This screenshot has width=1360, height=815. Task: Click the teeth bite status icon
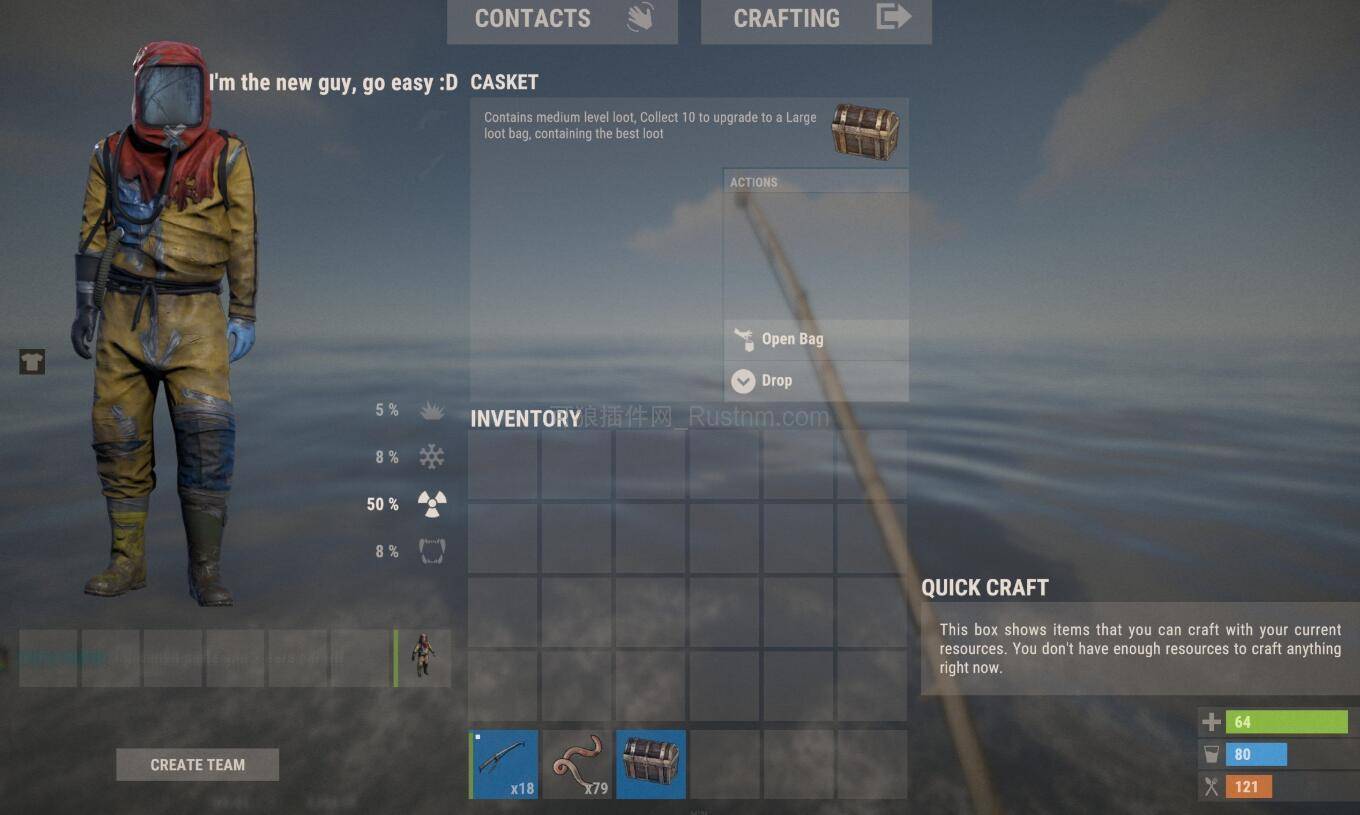[430, 550]
